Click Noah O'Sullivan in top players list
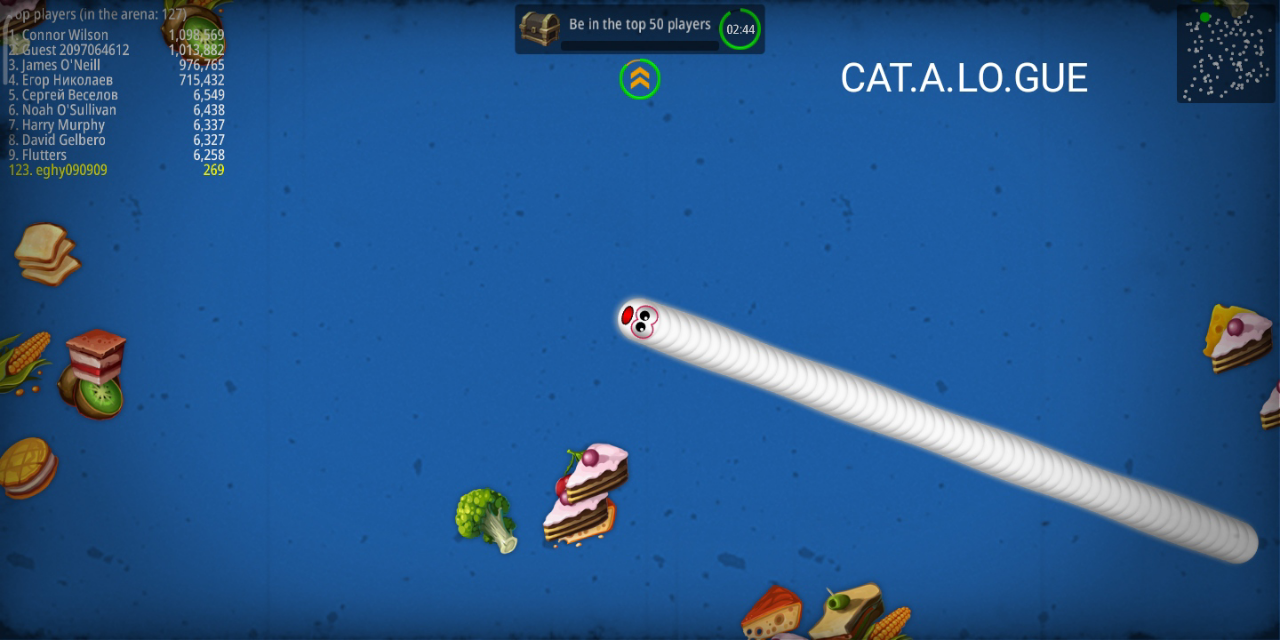The image size is (1280, 640). click(116, 110)
